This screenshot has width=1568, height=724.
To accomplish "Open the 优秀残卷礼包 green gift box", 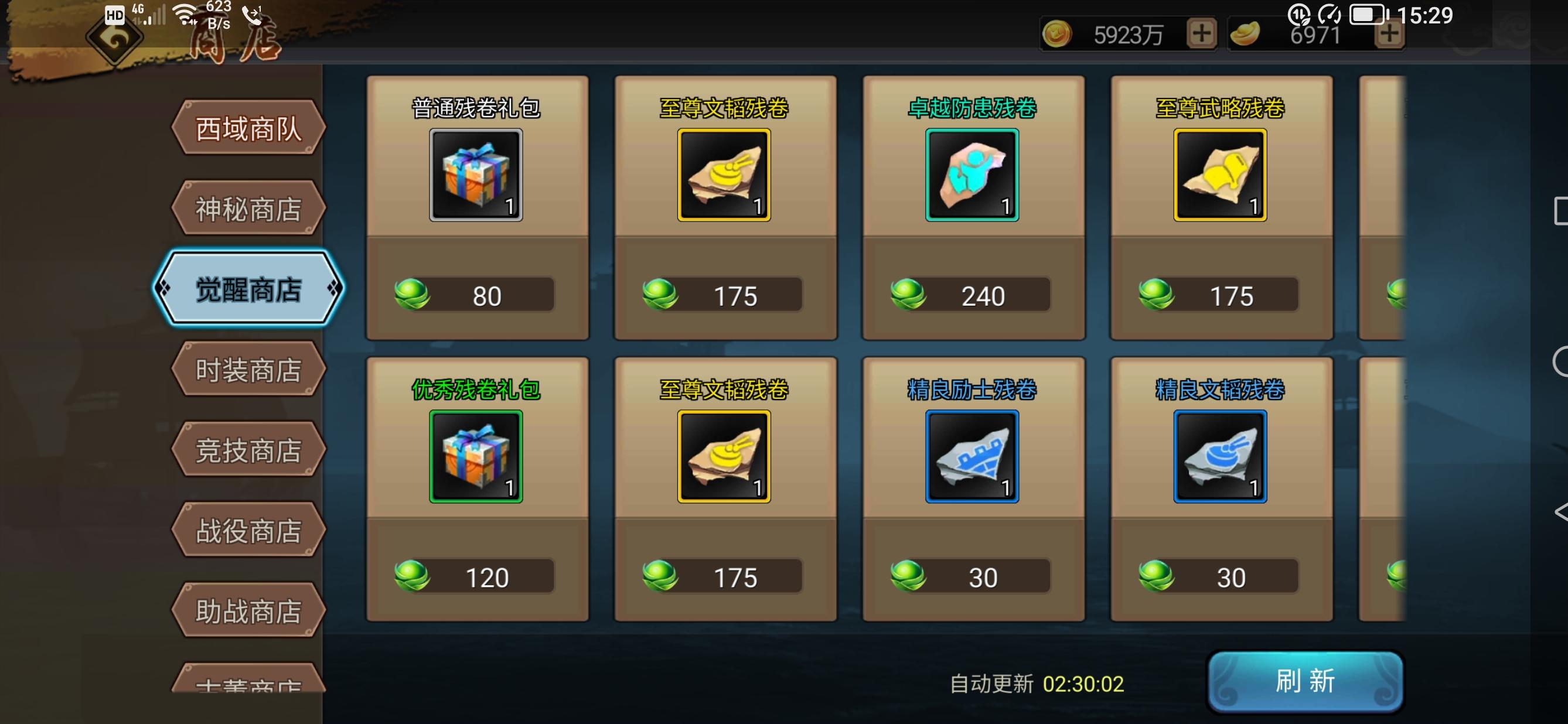I will point(476,456).
